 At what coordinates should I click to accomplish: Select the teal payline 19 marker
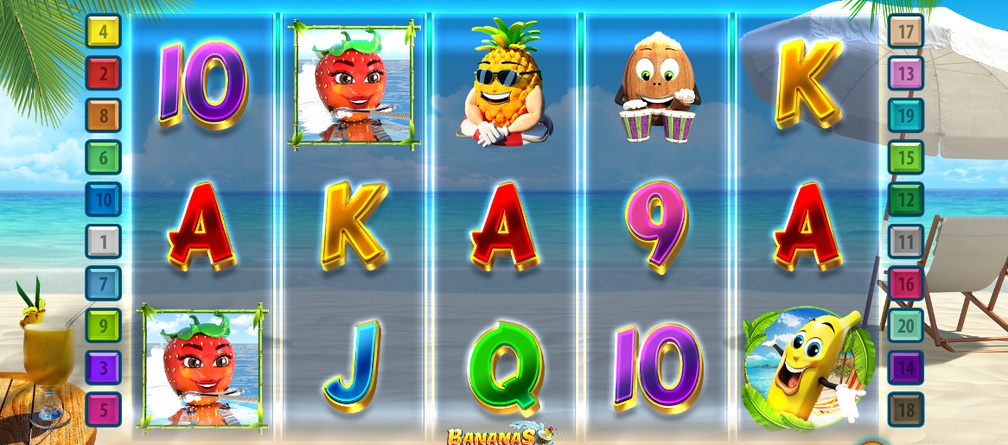[906, 115]
